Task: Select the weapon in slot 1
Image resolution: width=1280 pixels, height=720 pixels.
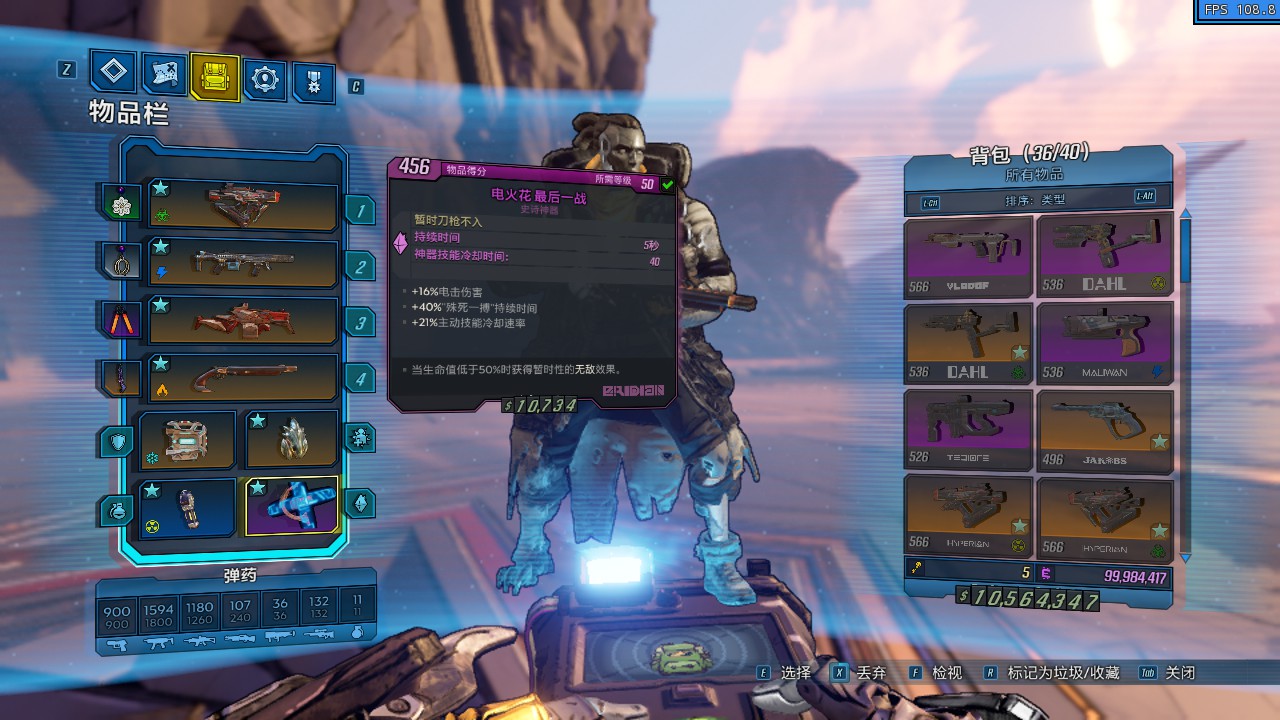Action: (243, 206)
